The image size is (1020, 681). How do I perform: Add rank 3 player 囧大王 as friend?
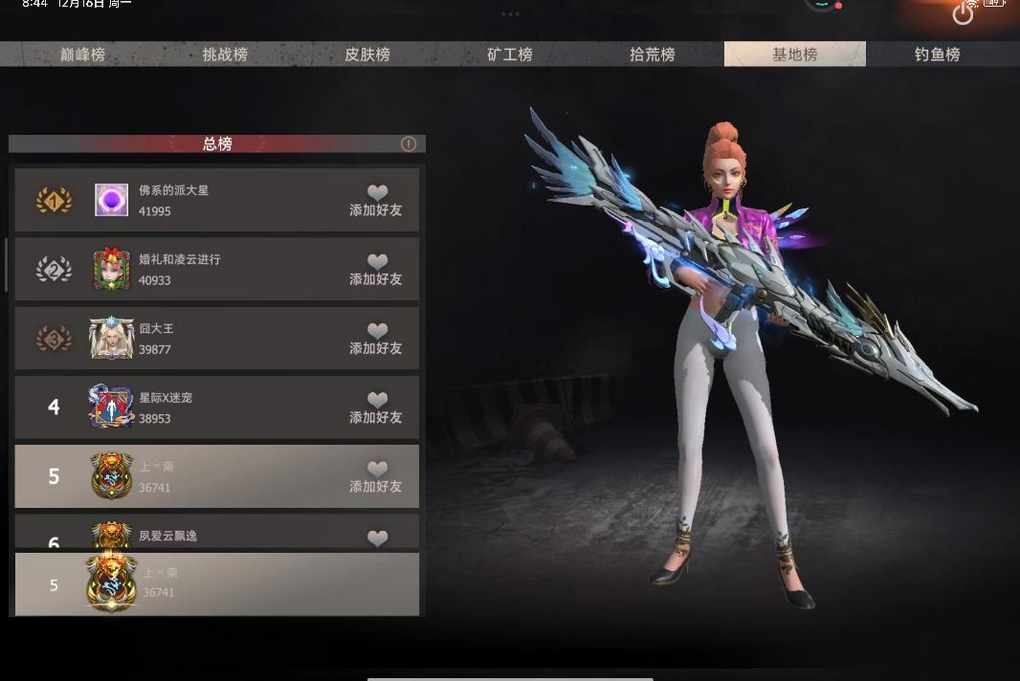(376, 338)
